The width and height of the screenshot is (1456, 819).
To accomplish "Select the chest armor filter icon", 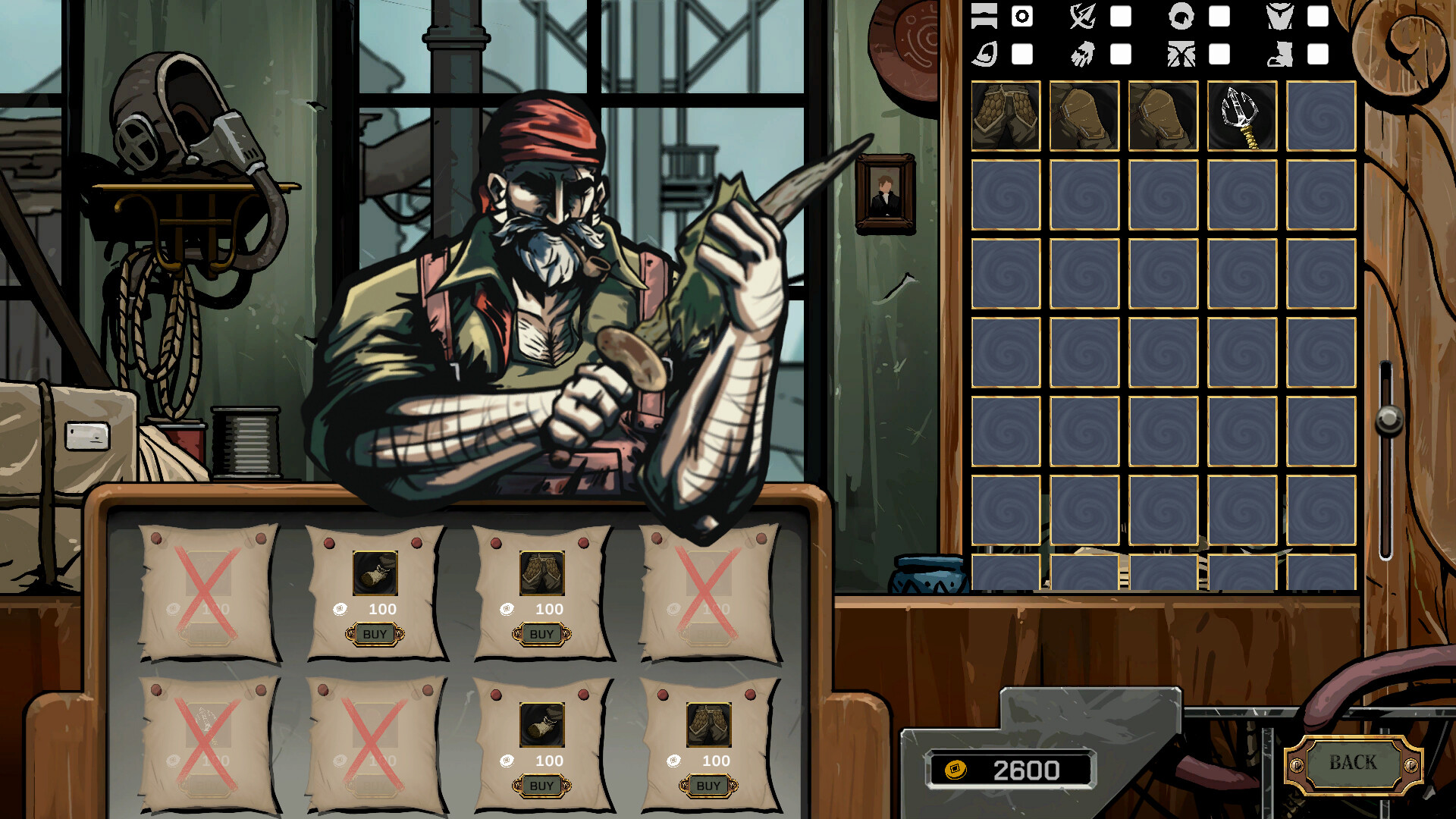I will coord(1279,15).
